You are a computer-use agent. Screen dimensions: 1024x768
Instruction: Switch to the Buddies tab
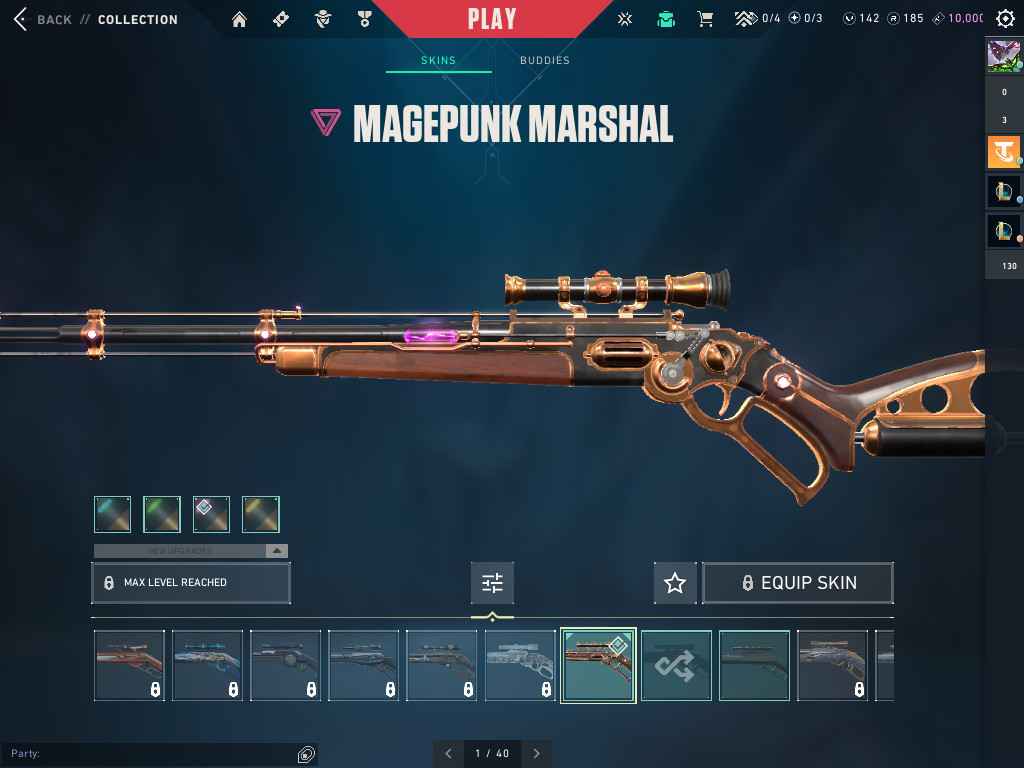(x=545, y=60)
